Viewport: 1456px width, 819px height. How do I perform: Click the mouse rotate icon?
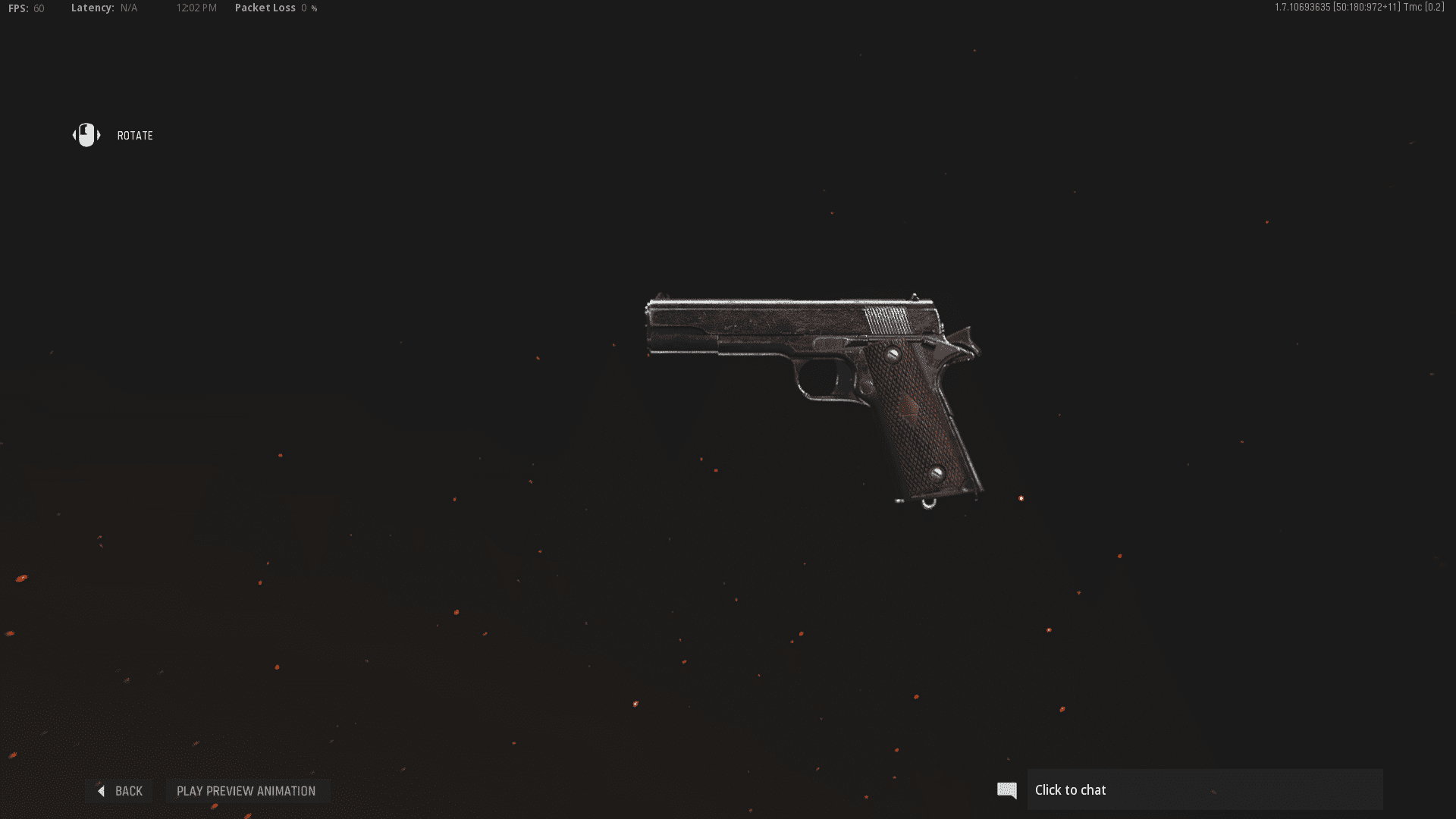click(86, 135)
